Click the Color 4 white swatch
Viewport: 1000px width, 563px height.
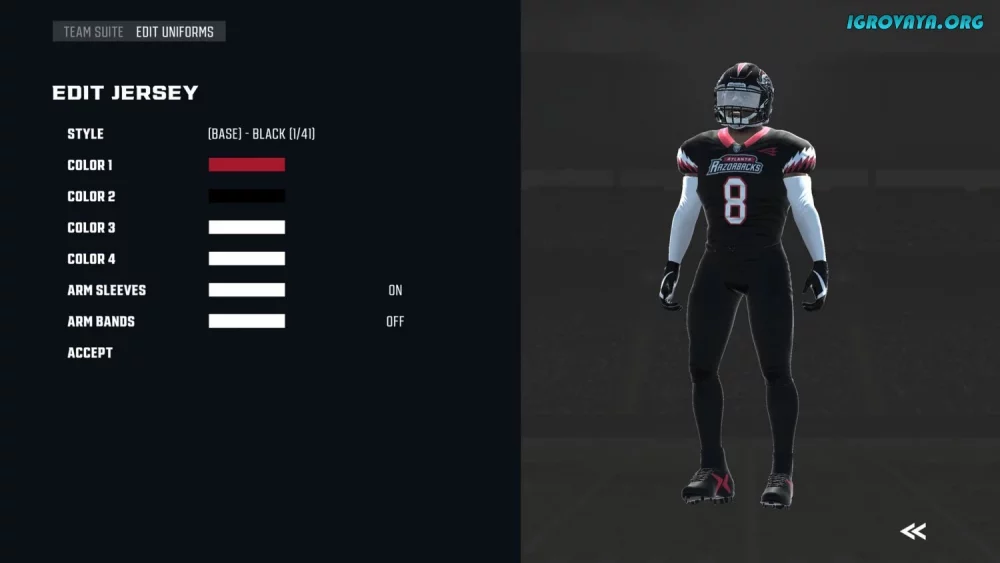click(247, 259)
